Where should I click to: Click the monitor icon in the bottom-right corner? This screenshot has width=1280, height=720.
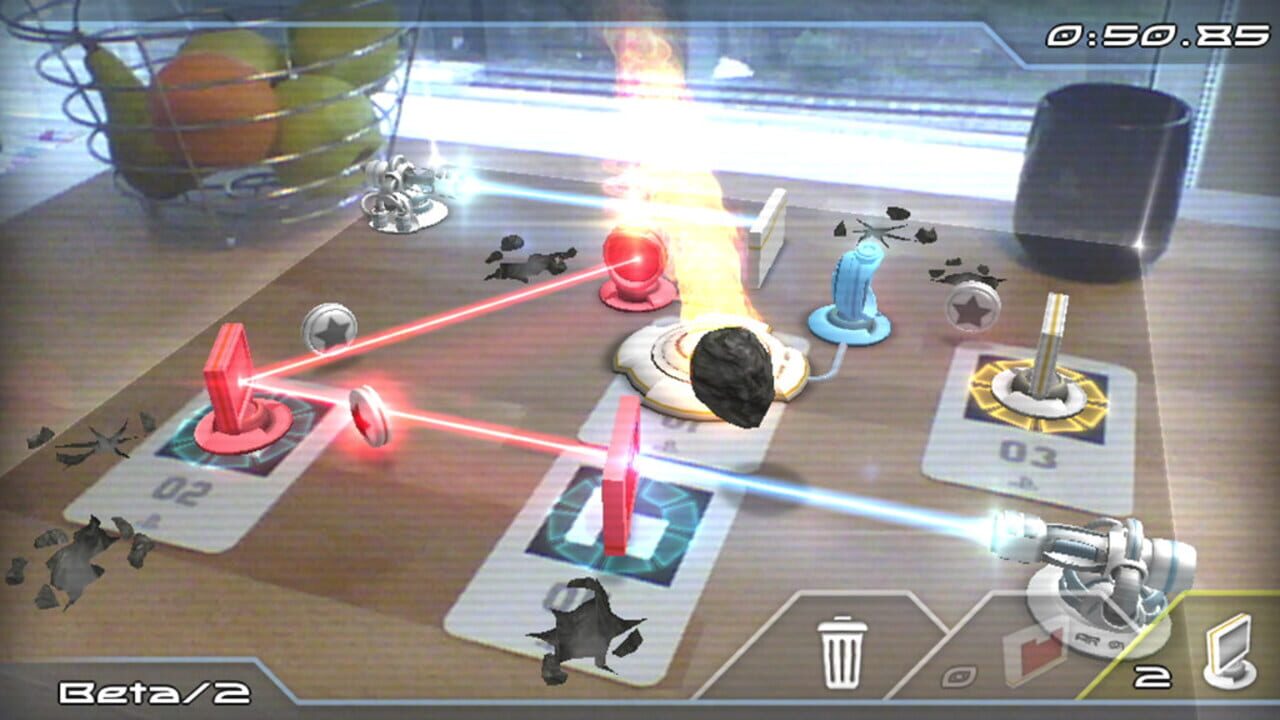[1232, 652]
